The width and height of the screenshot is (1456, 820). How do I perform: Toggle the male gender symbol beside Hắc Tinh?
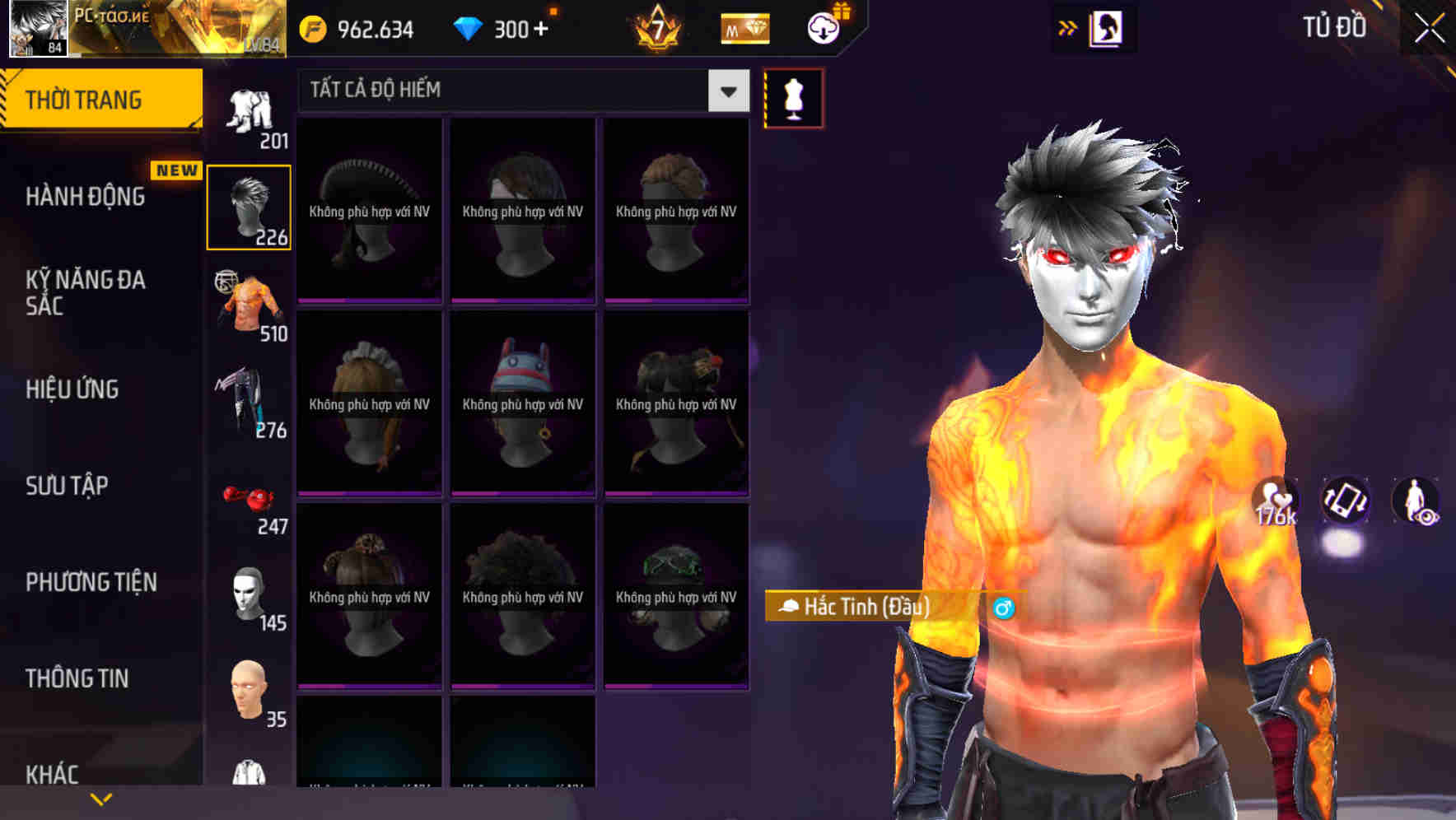[1004, 608]
